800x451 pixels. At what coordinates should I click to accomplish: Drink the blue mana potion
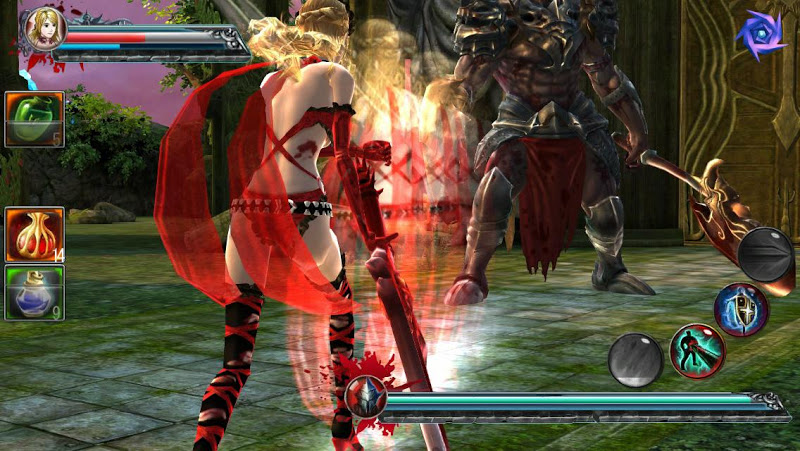pos(35,293)
